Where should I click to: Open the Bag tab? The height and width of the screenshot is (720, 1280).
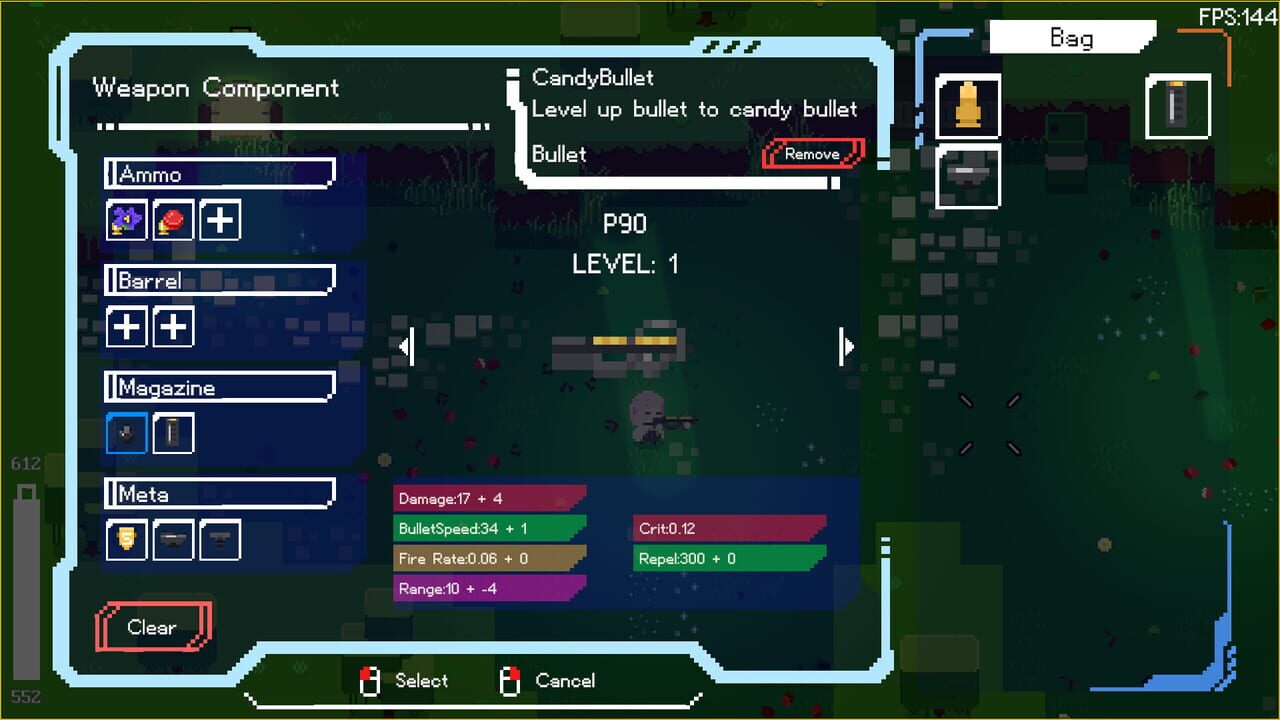coord(1070,37)
